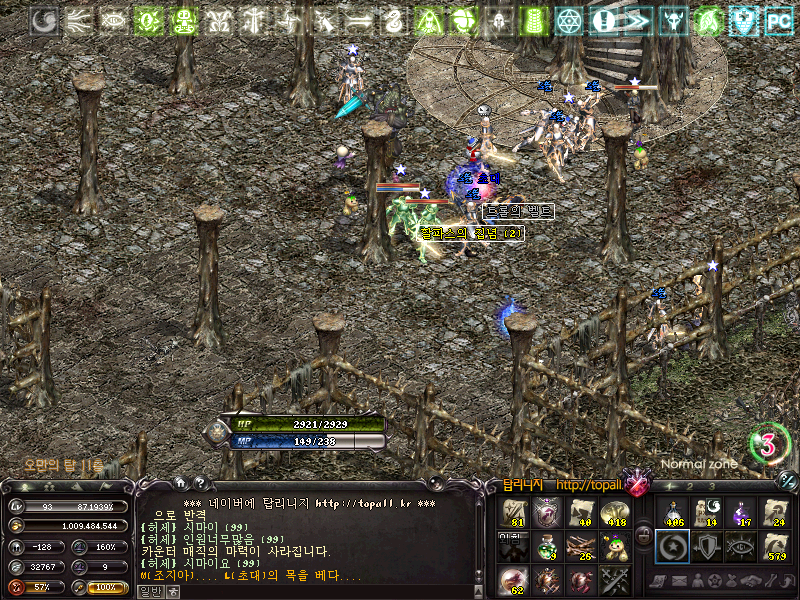Click the horned skull buff icon

click(x=674, y=20)
